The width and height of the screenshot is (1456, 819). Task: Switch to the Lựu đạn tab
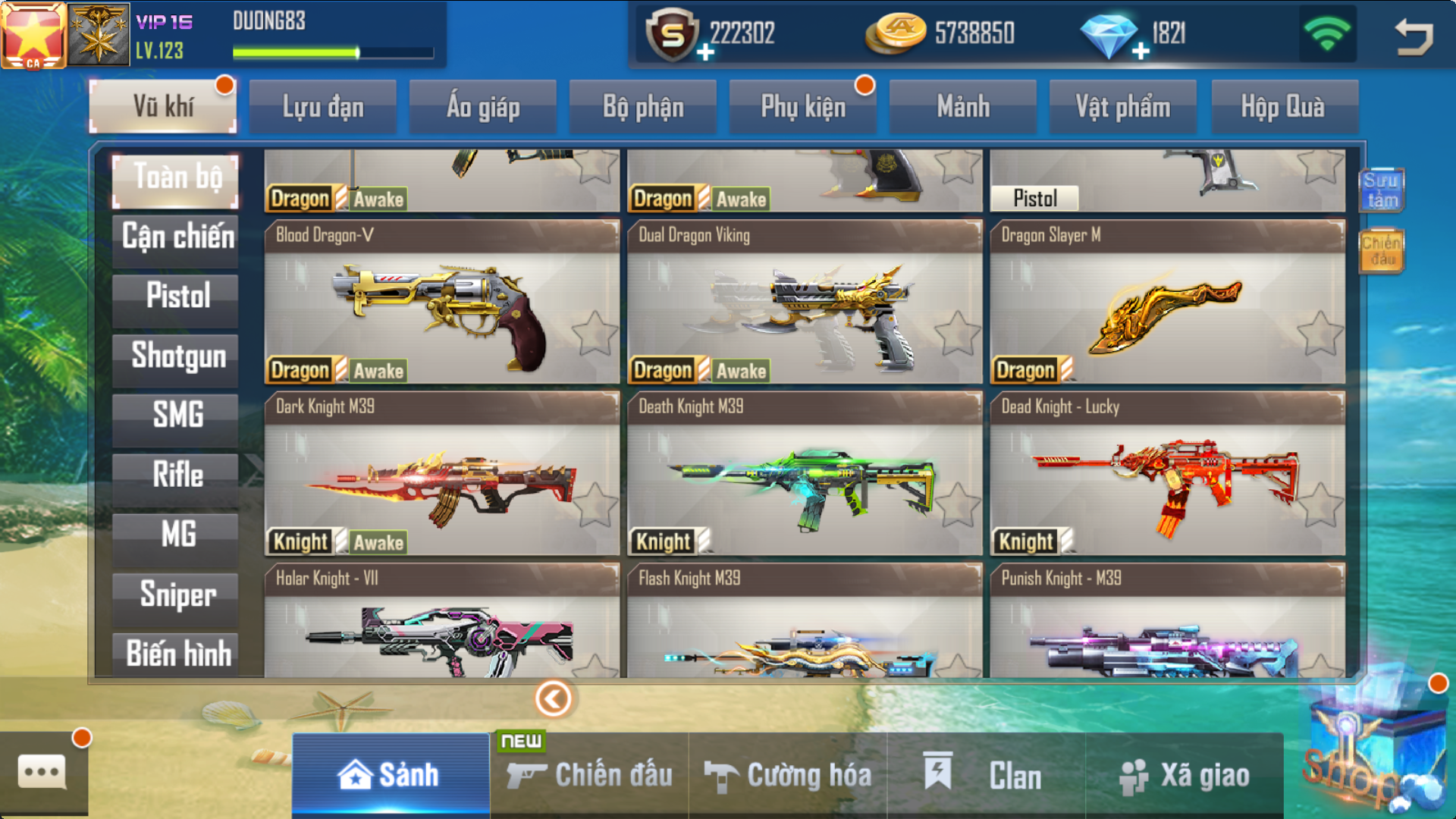(323, 107)
